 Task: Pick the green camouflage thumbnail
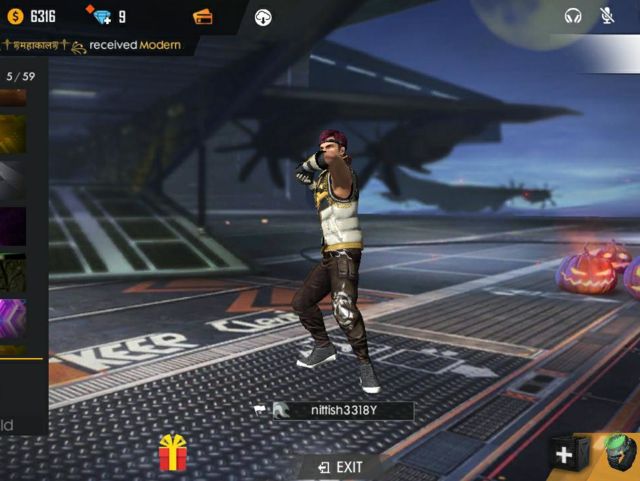pos(13,272)
